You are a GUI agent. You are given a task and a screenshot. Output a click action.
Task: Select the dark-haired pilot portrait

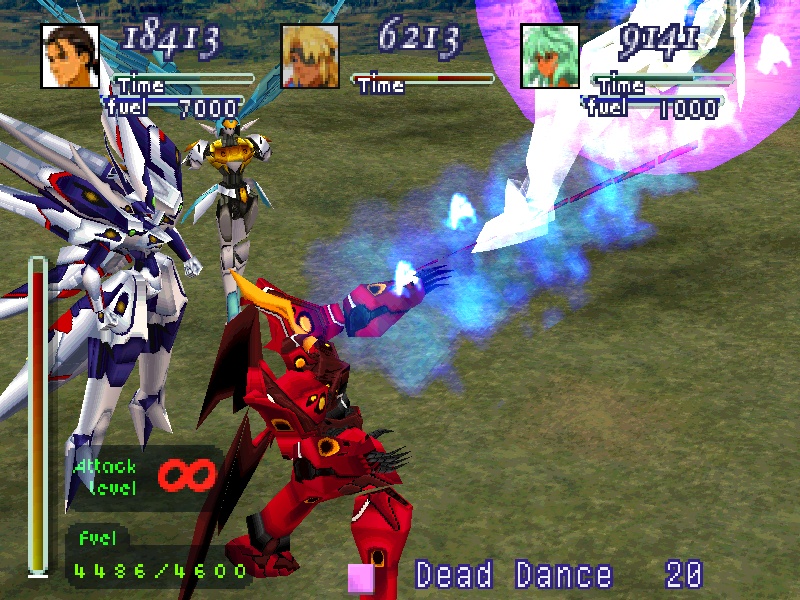(70, 56)
